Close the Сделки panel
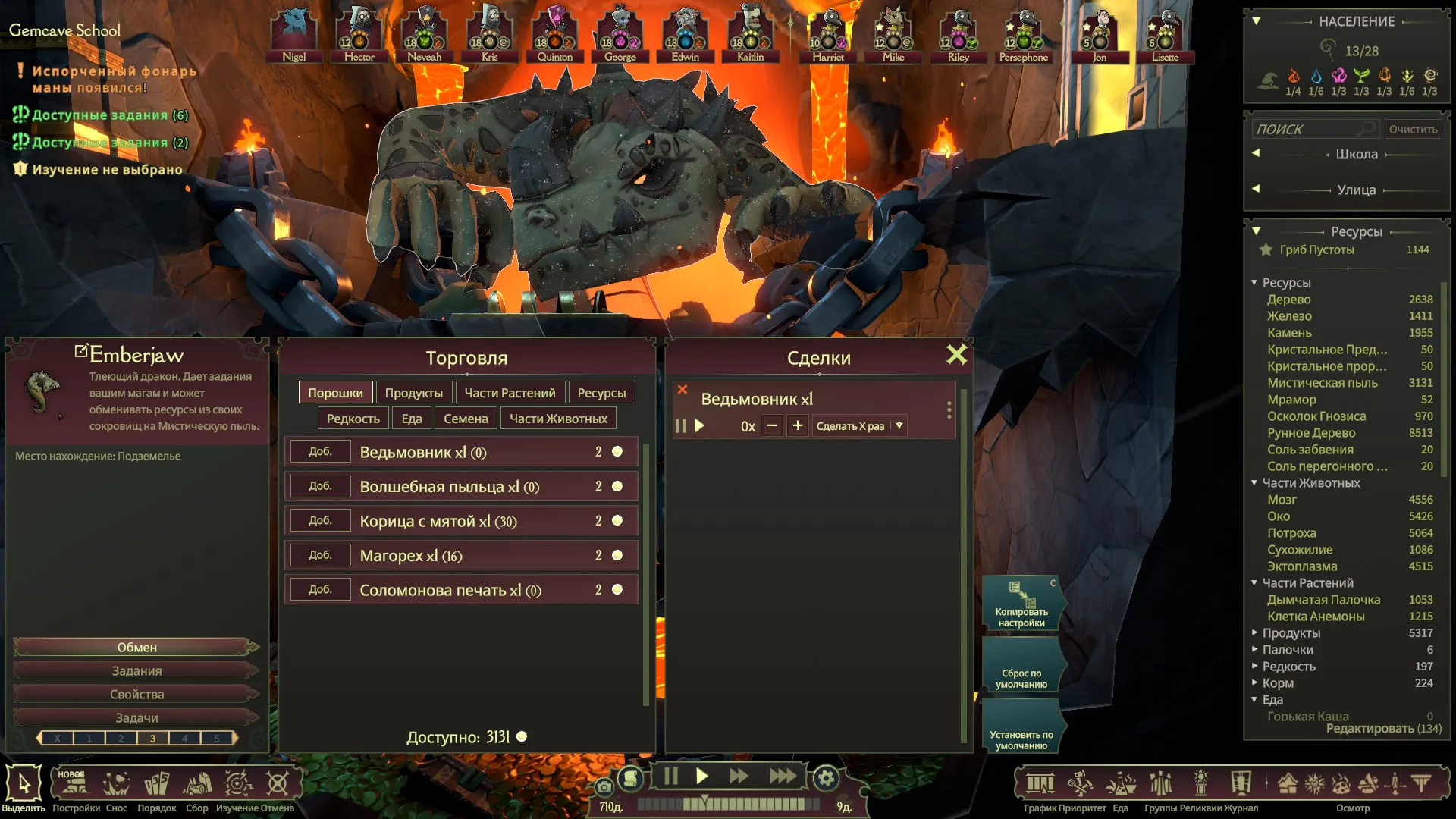Image resolution: width=1456 pixels, height=819 pixels. point(956,355)
